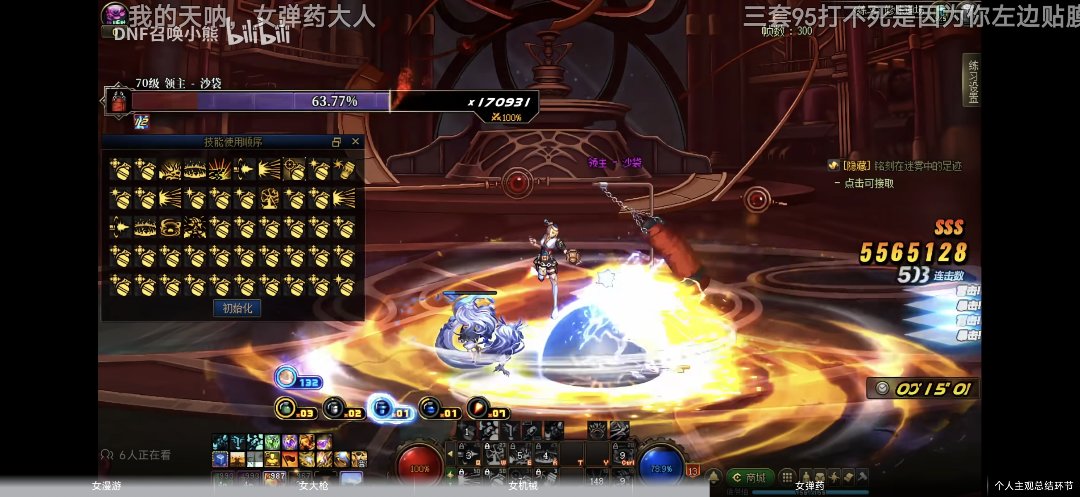Select the crosshair grenade skill icon
1080x497 pixels.
coord(294,170)
